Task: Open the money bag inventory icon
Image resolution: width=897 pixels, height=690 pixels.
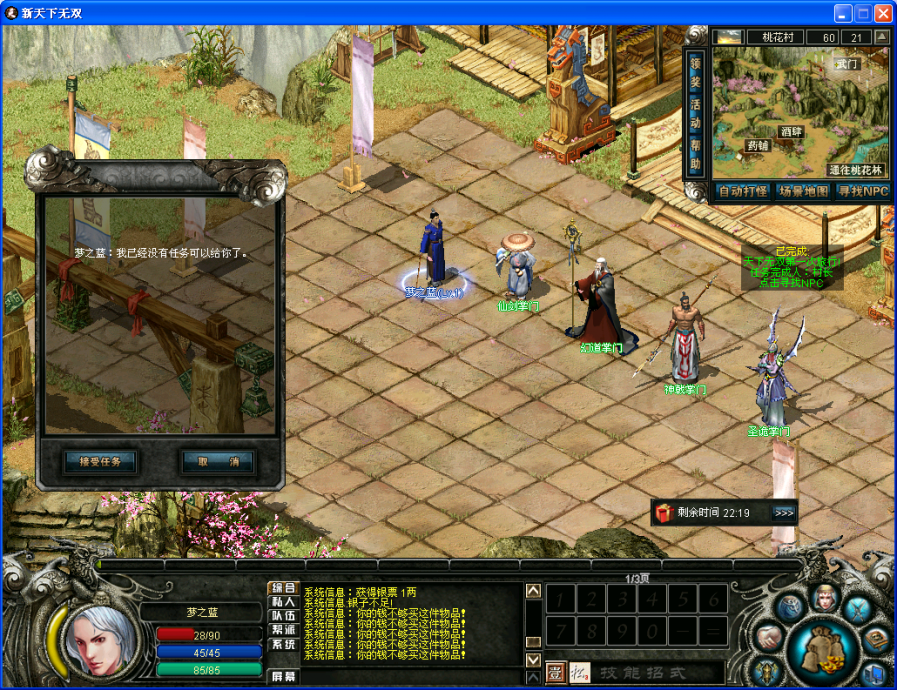Action: point(824,647)
